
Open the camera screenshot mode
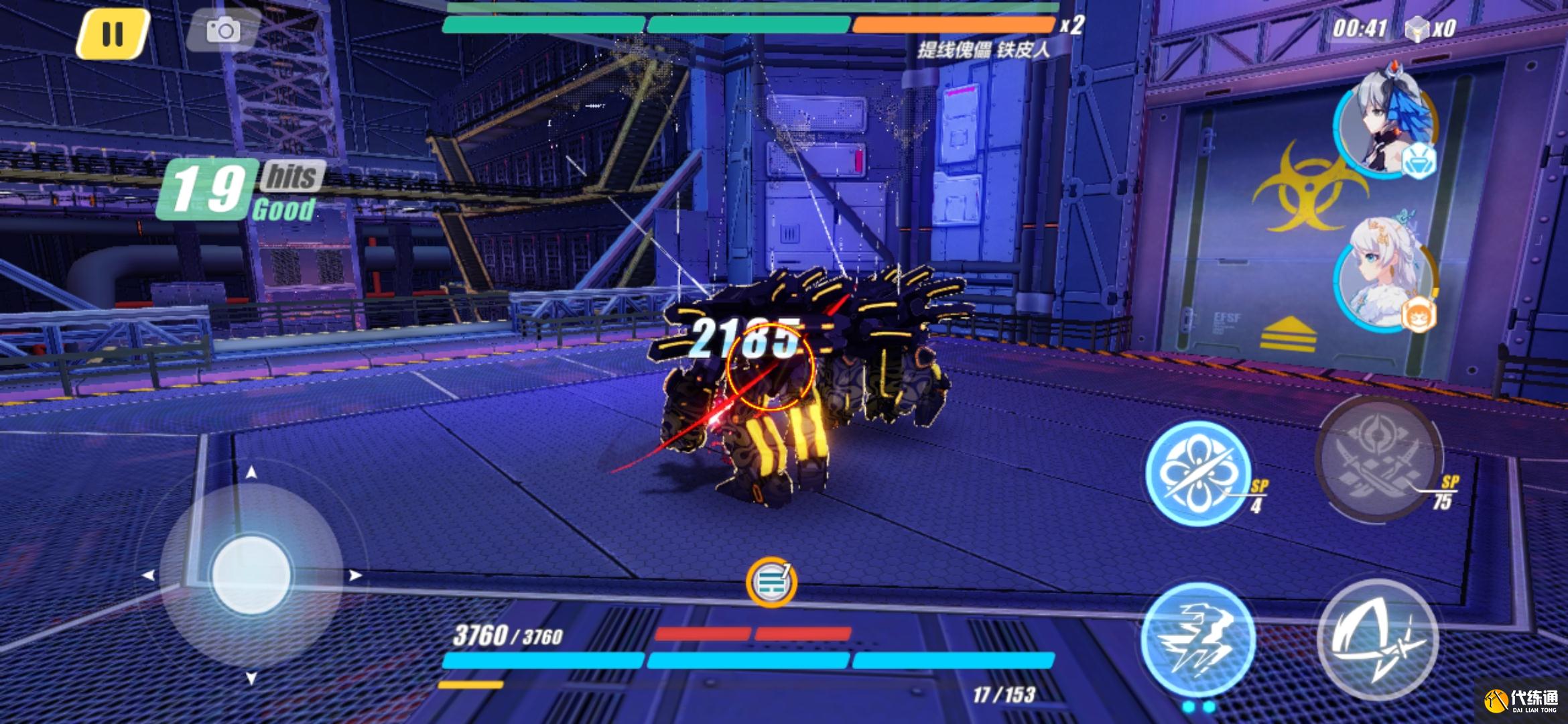222,30
